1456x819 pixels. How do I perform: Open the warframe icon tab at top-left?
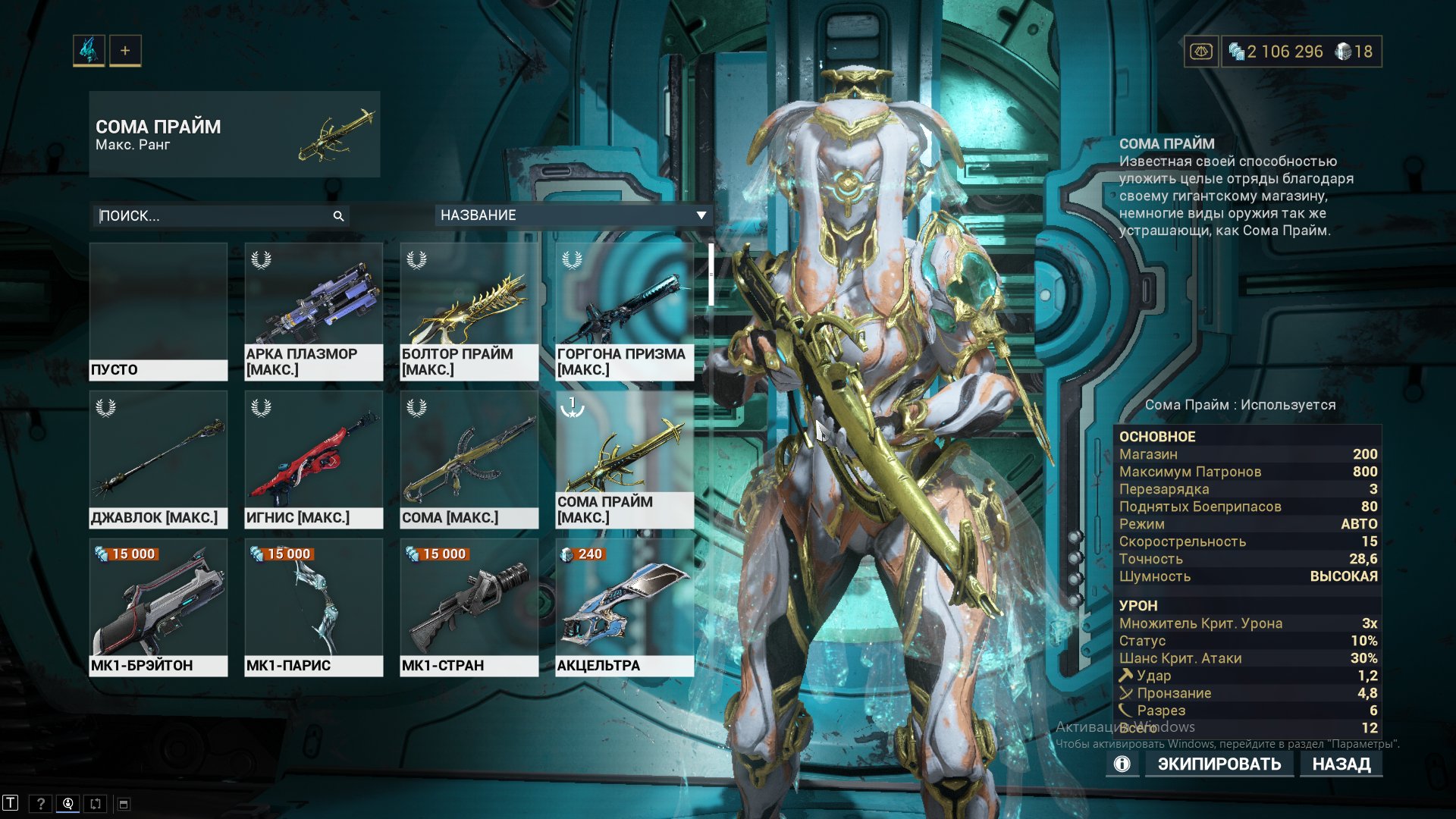click(x=89, y=51)
